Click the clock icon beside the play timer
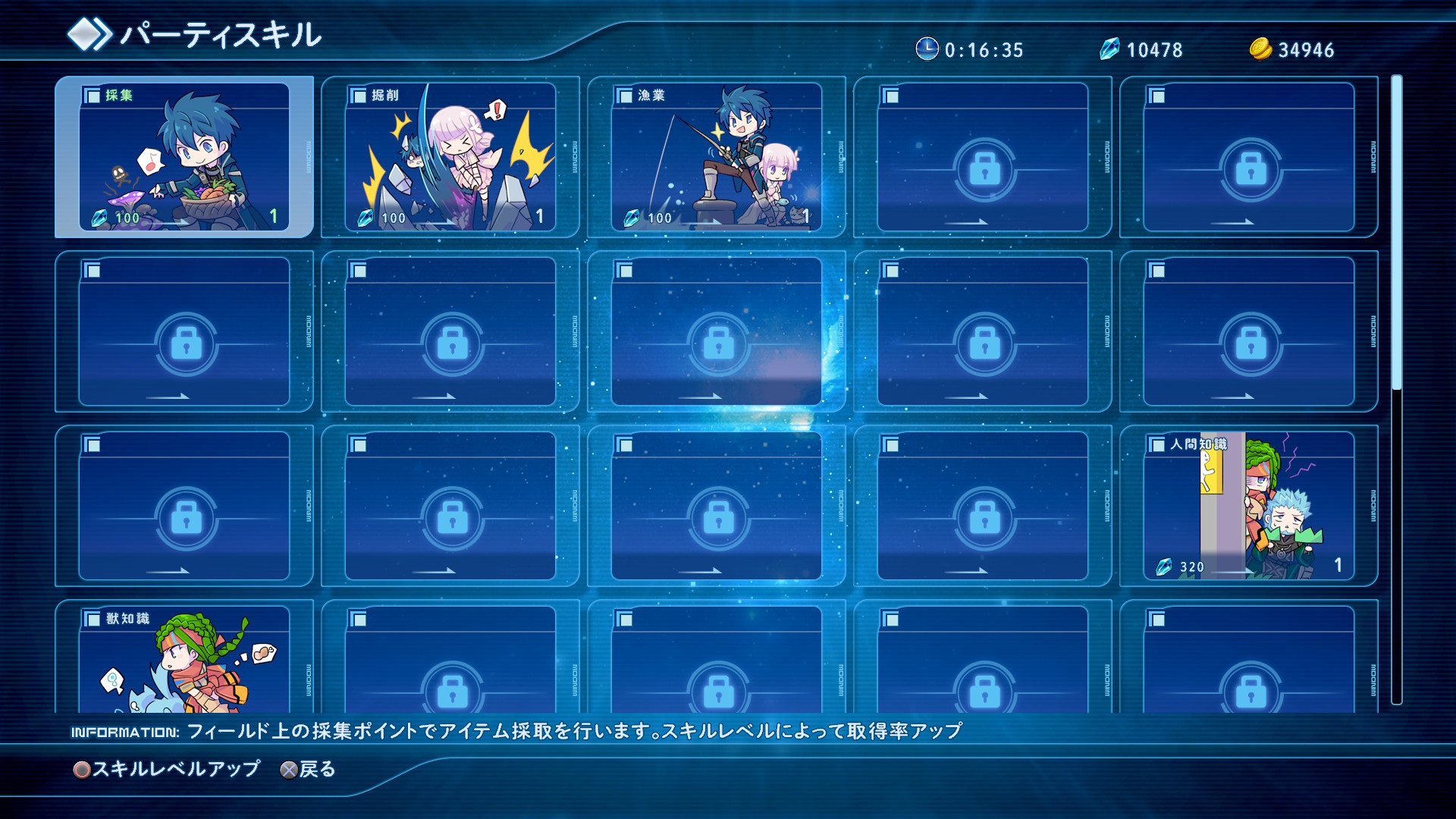This screenshot has height=819, width=1456. [x=927, y=48]
